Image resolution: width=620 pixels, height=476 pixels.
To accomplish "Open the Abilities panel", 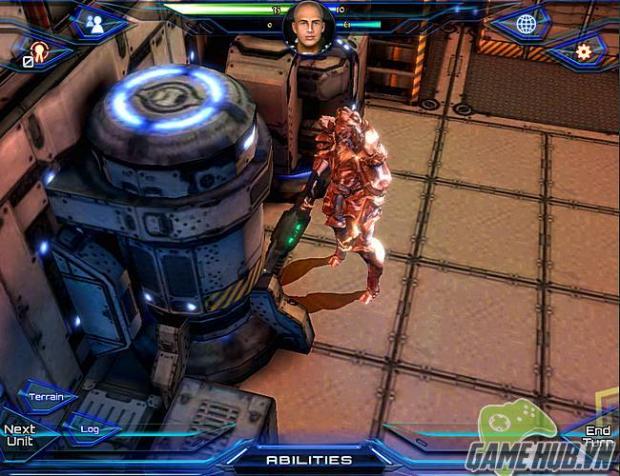I will (309, 459).
